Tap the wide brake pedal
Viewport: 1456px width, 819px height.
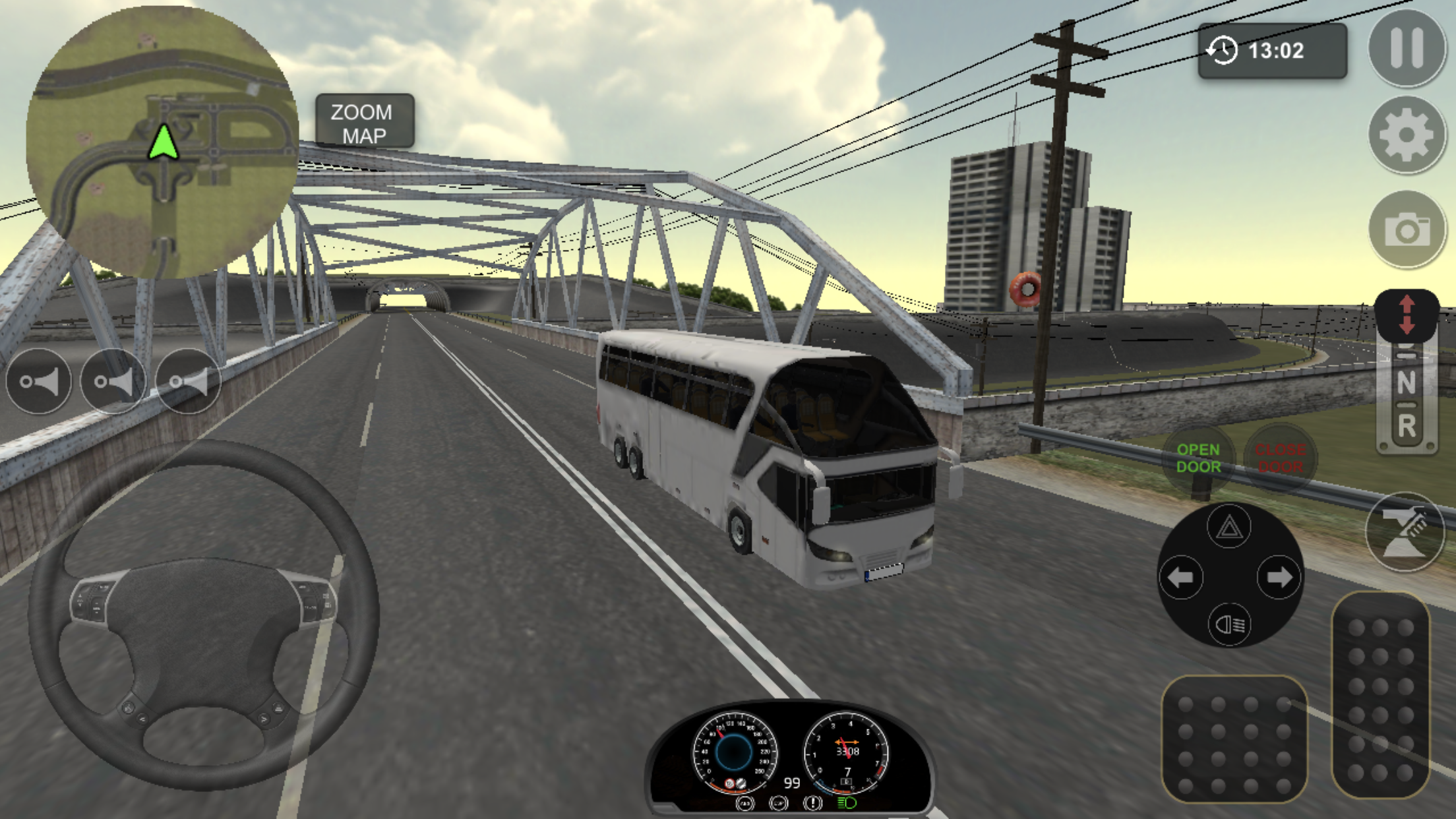[x=1233, y=739]
